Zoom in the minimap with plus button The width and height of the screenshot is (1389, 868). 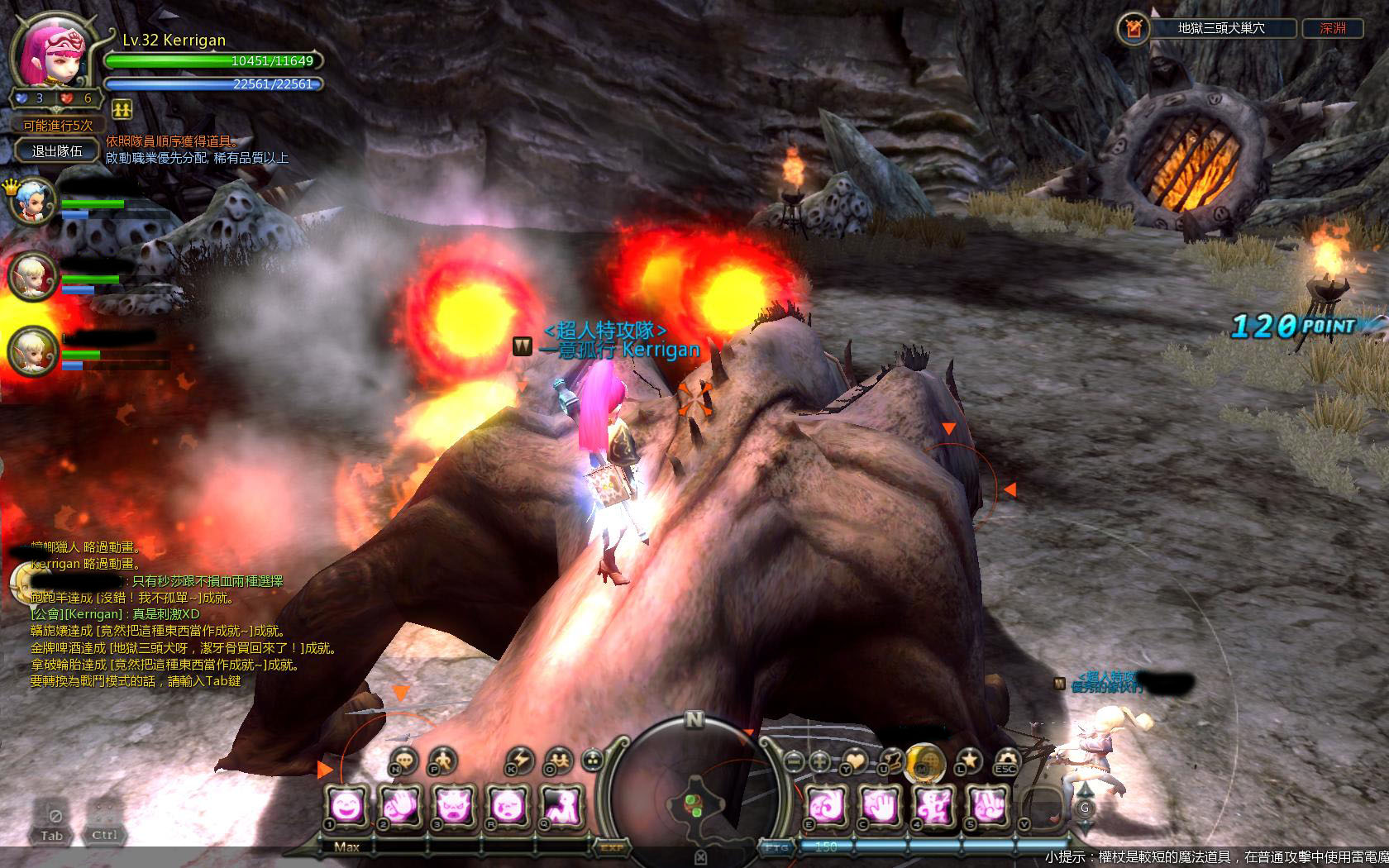[x=820, y=761]
